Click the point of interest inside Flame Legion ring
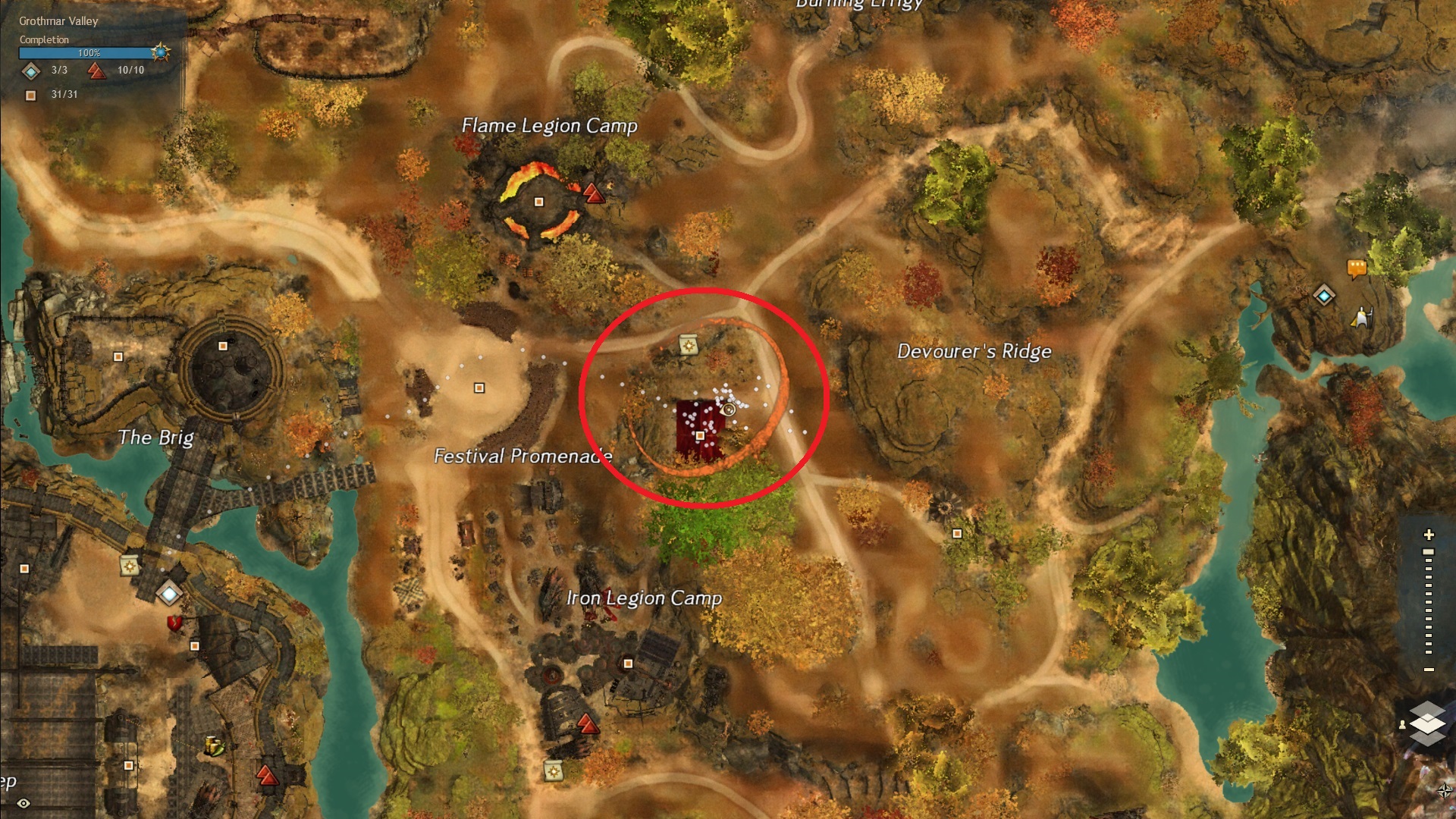Viewport: 1456px width, 819px height. 538,202
